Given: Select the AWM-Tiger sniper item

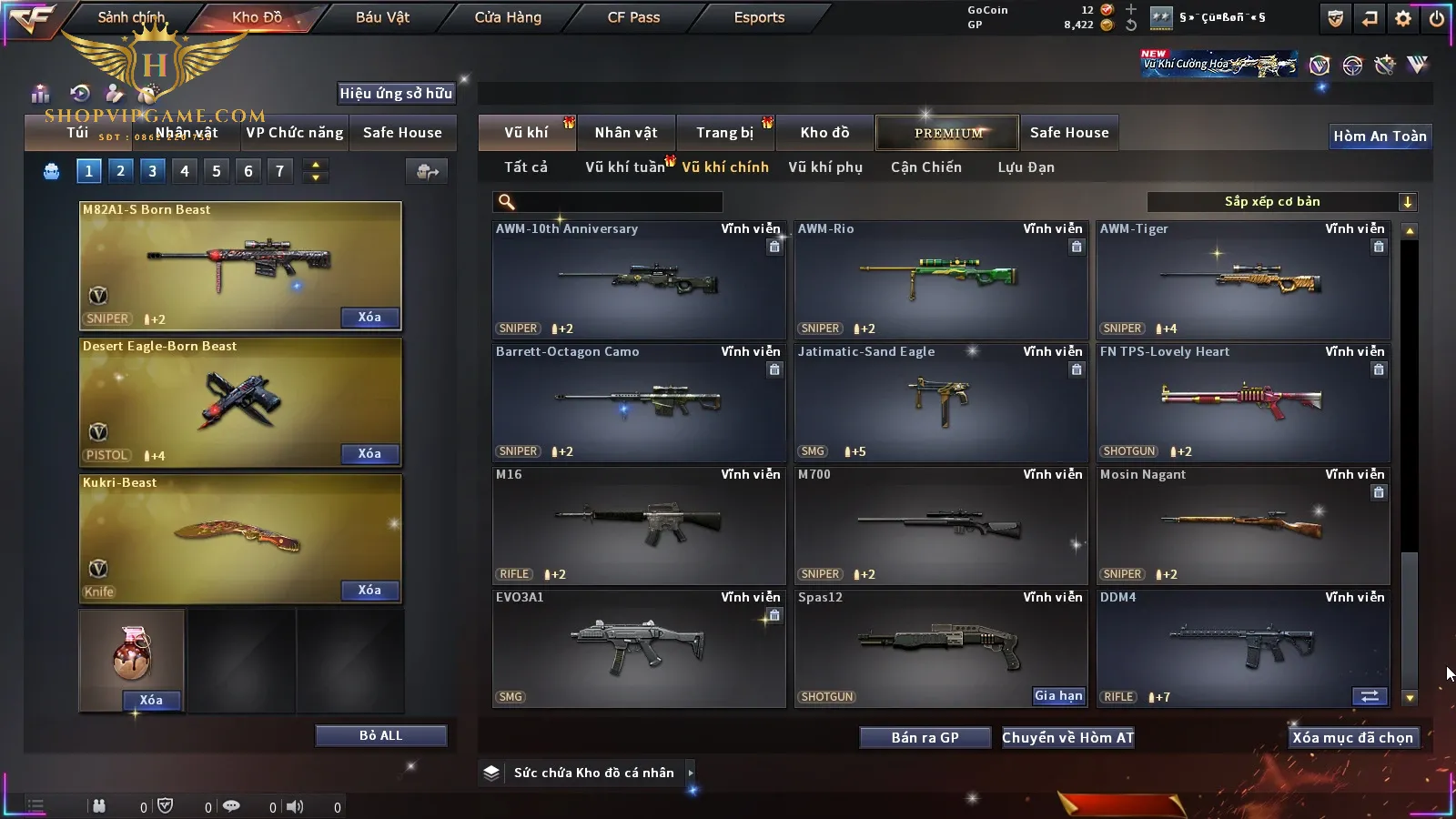Looking at the screenshot, I should [1243, 279].
